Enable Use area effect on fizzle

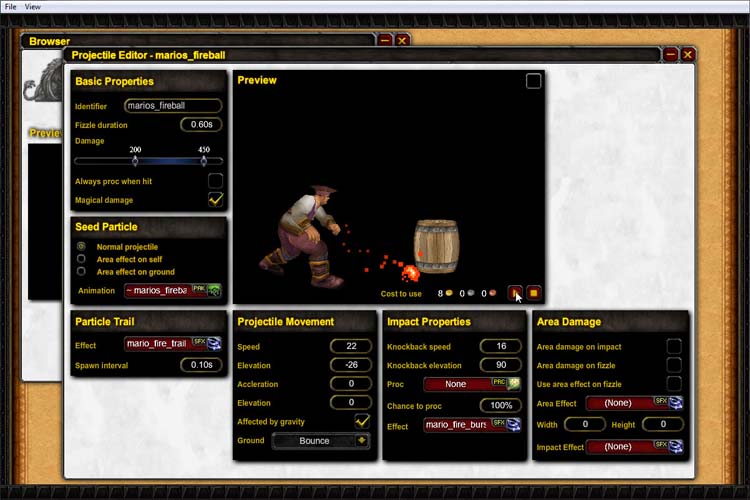coord(674,384)
